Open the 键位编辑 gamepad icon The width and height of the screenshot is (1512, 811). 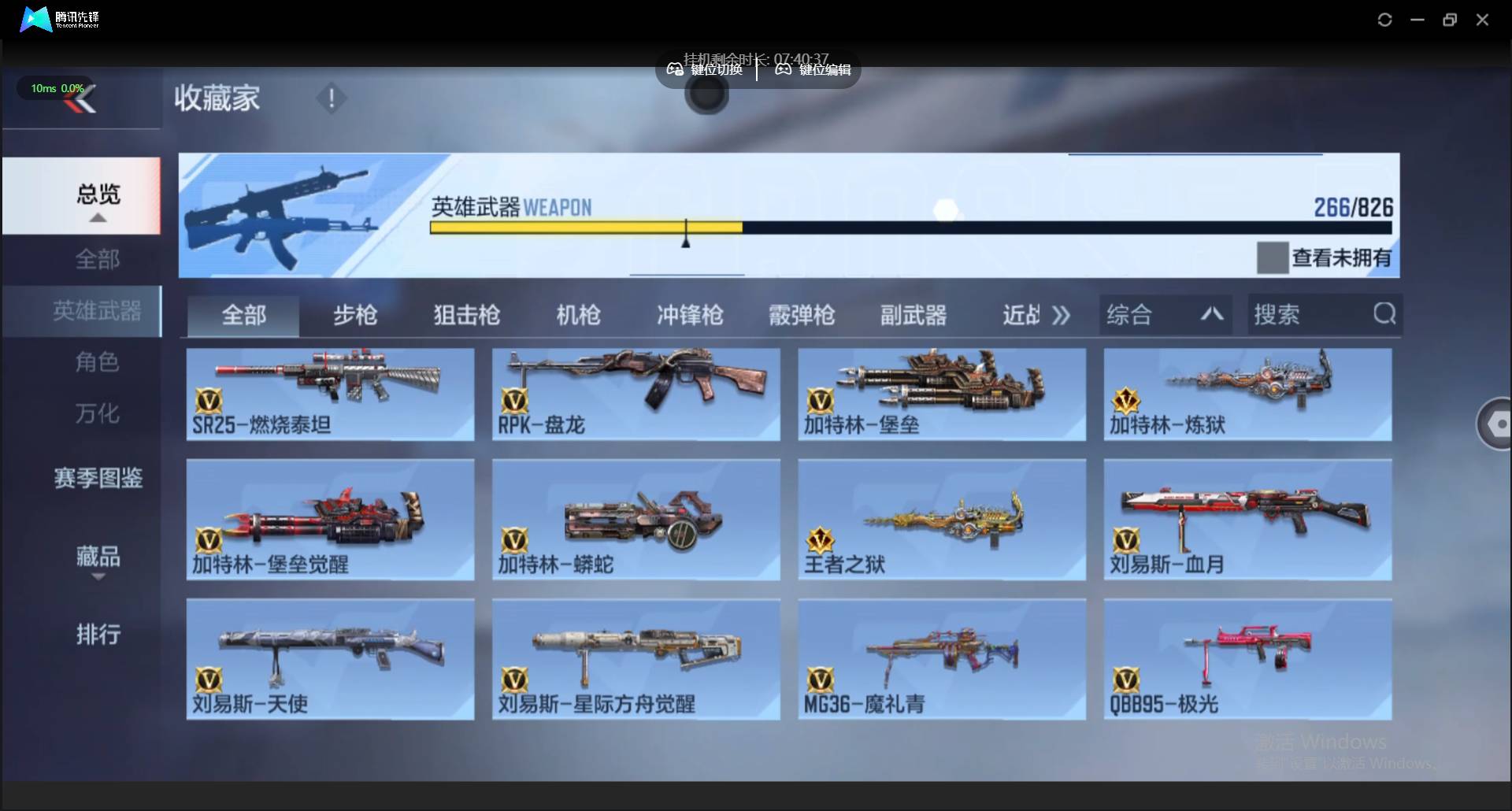click(x=782, y=69)
